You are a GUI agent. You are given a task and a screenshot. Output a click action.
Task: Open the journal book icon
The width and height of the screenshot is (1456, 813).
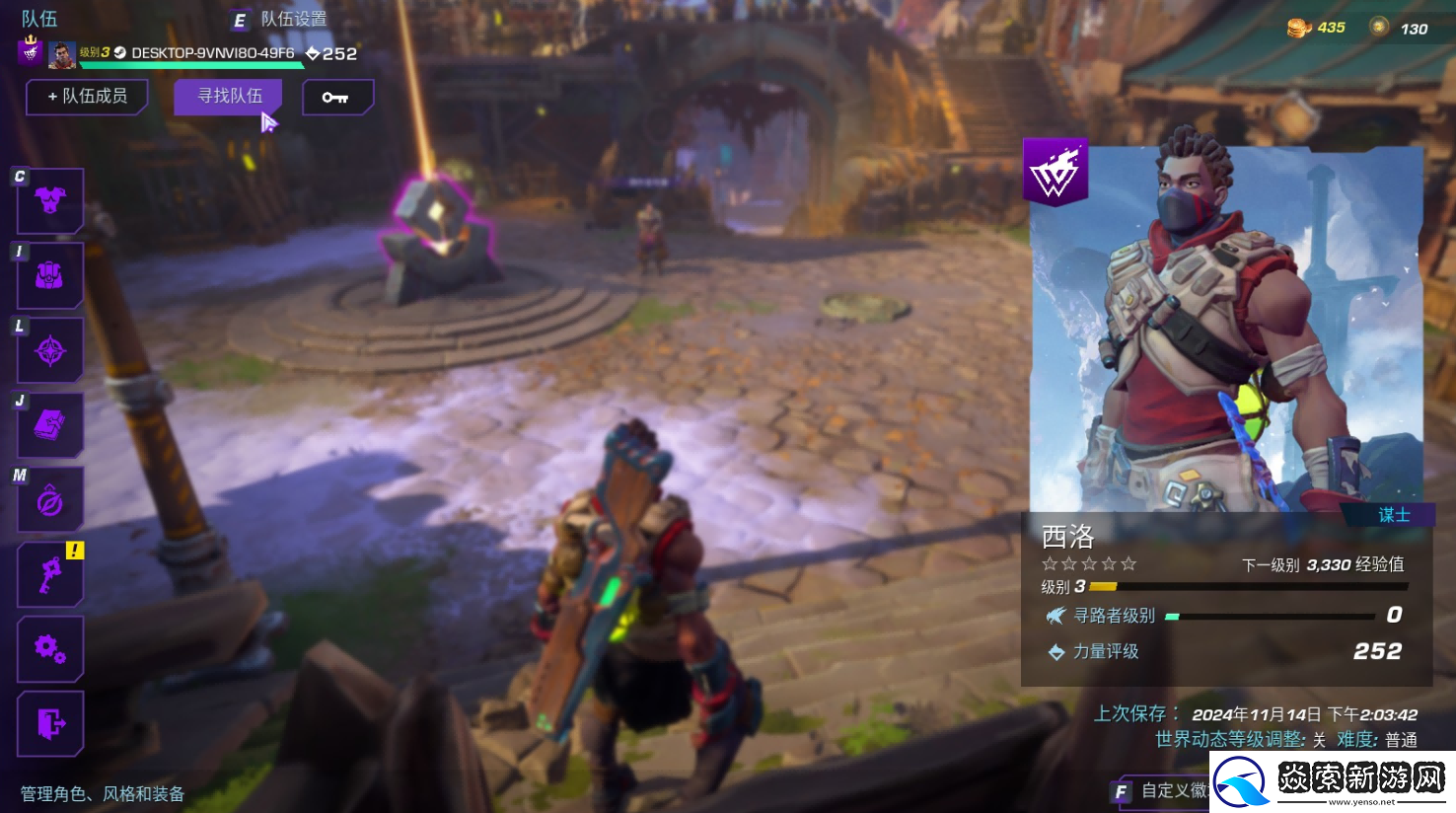click(50, 425)
